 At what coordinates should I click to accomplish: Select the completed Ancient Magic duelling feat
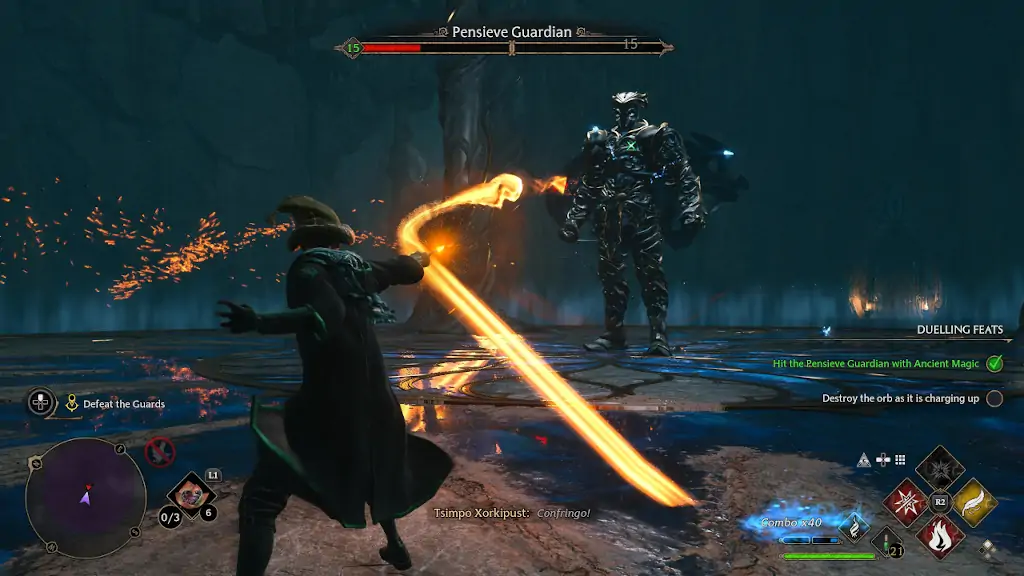tap(876, 364)
